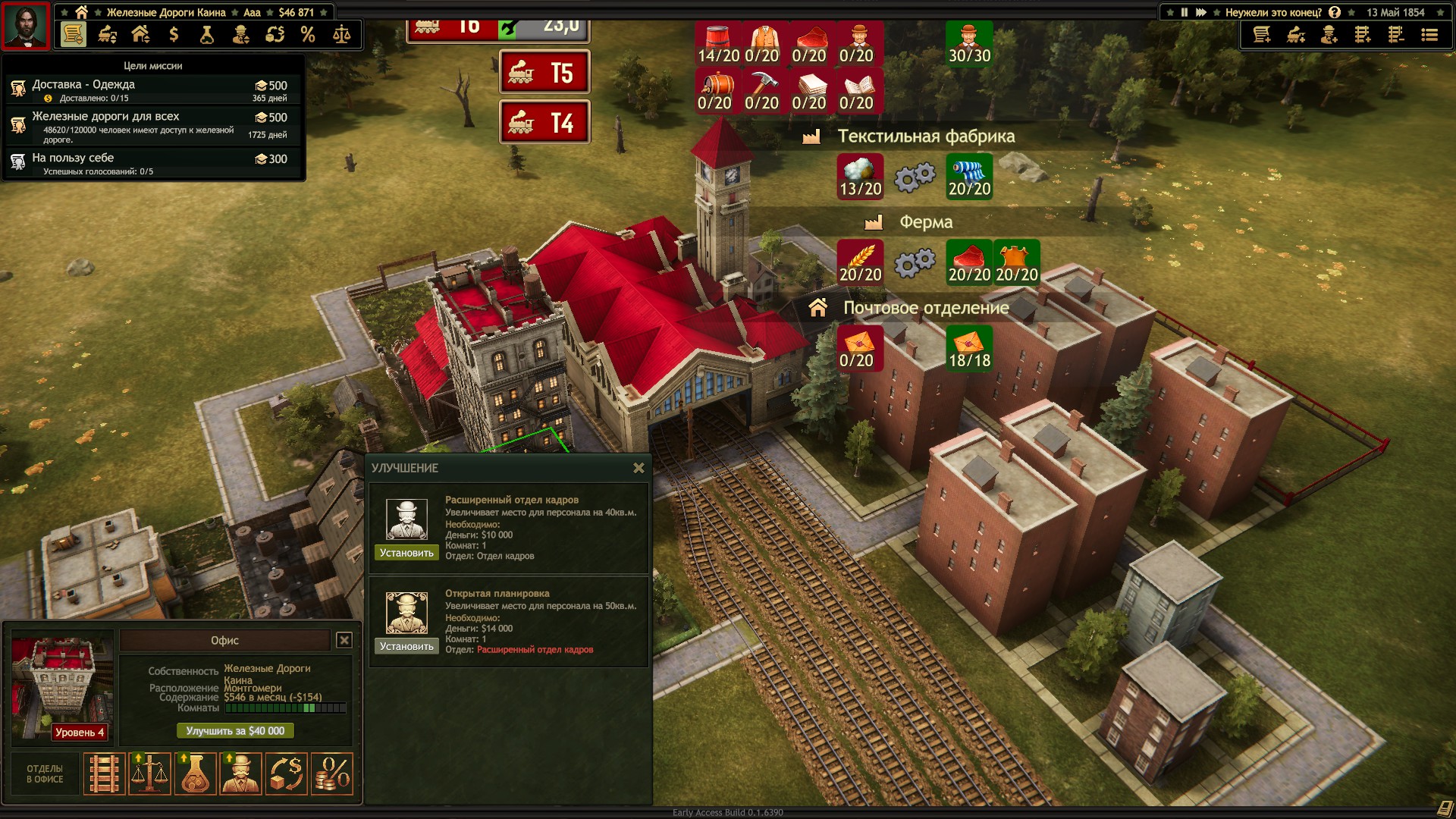
Task: Open the percent and coins department
Action: [332, 774]
